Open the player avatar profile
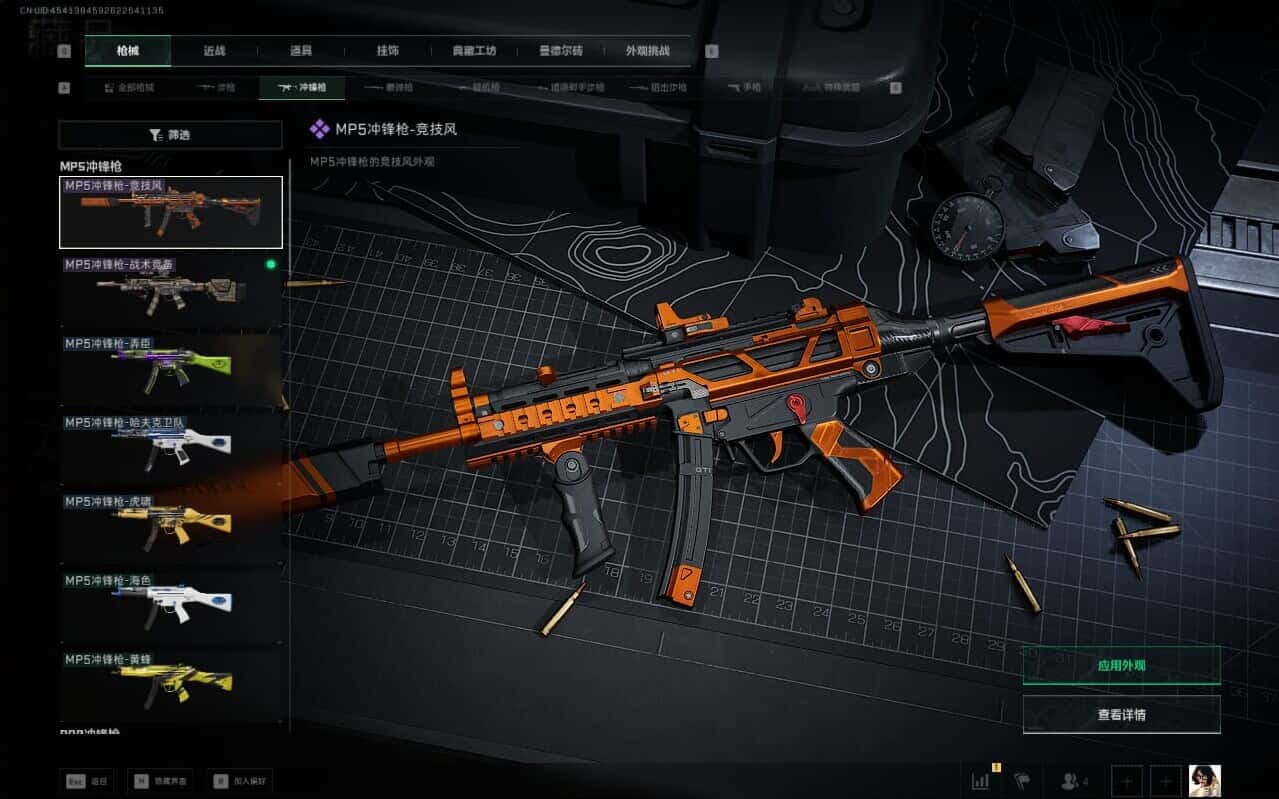 pos(1204,780)
